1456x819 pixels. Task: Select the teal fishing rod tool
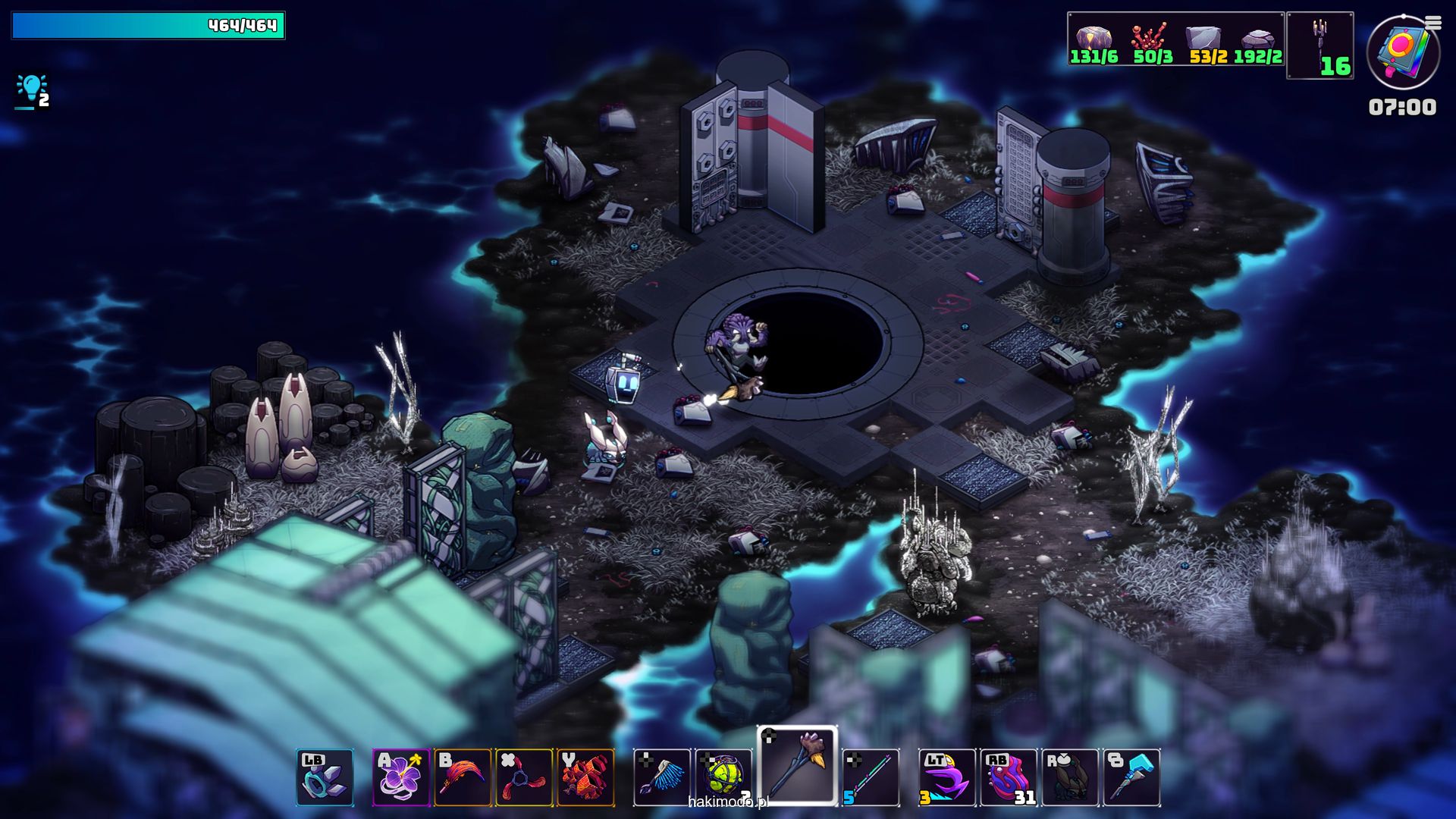871,777
